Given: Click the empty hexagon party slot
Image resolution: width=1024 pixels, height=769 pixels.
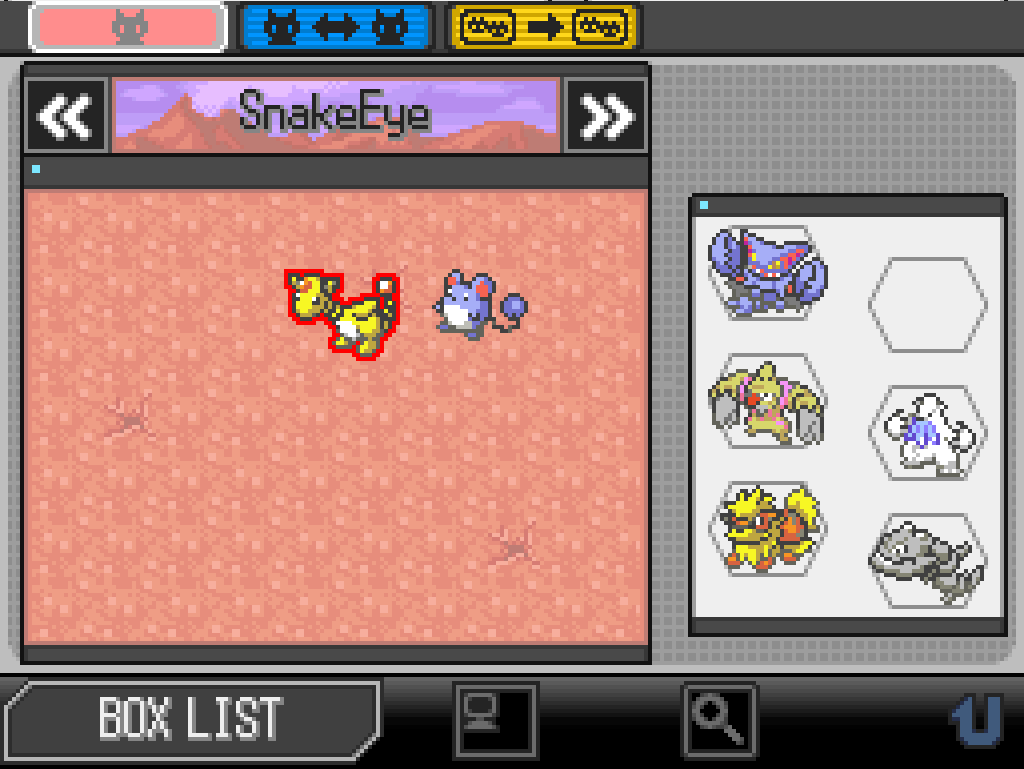Looking at the screenshot, I should pyautogui.click(x=927, y=304).
